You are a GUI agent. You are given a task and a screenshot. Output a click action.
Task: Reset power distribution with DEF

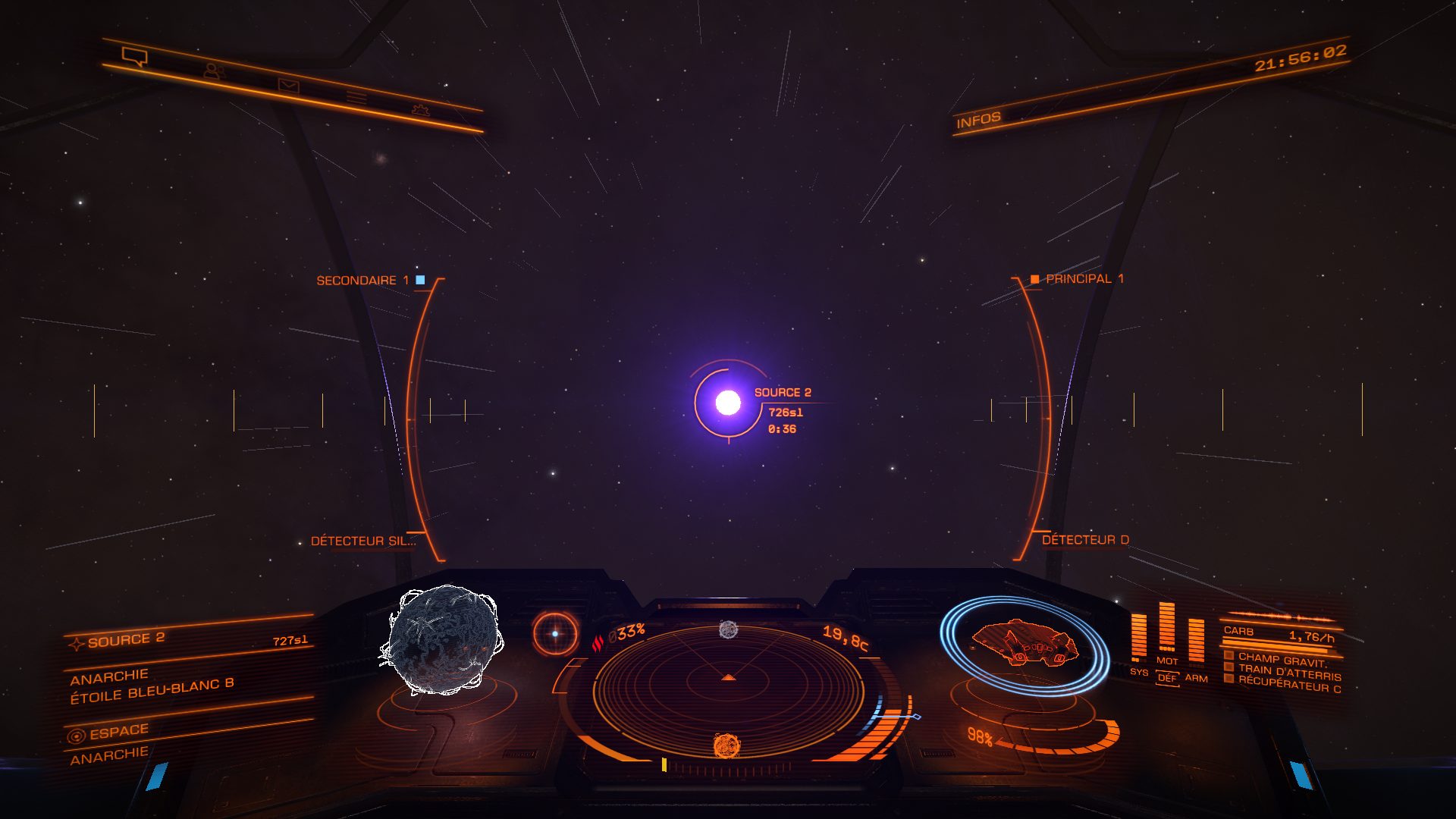[1167, 678]
